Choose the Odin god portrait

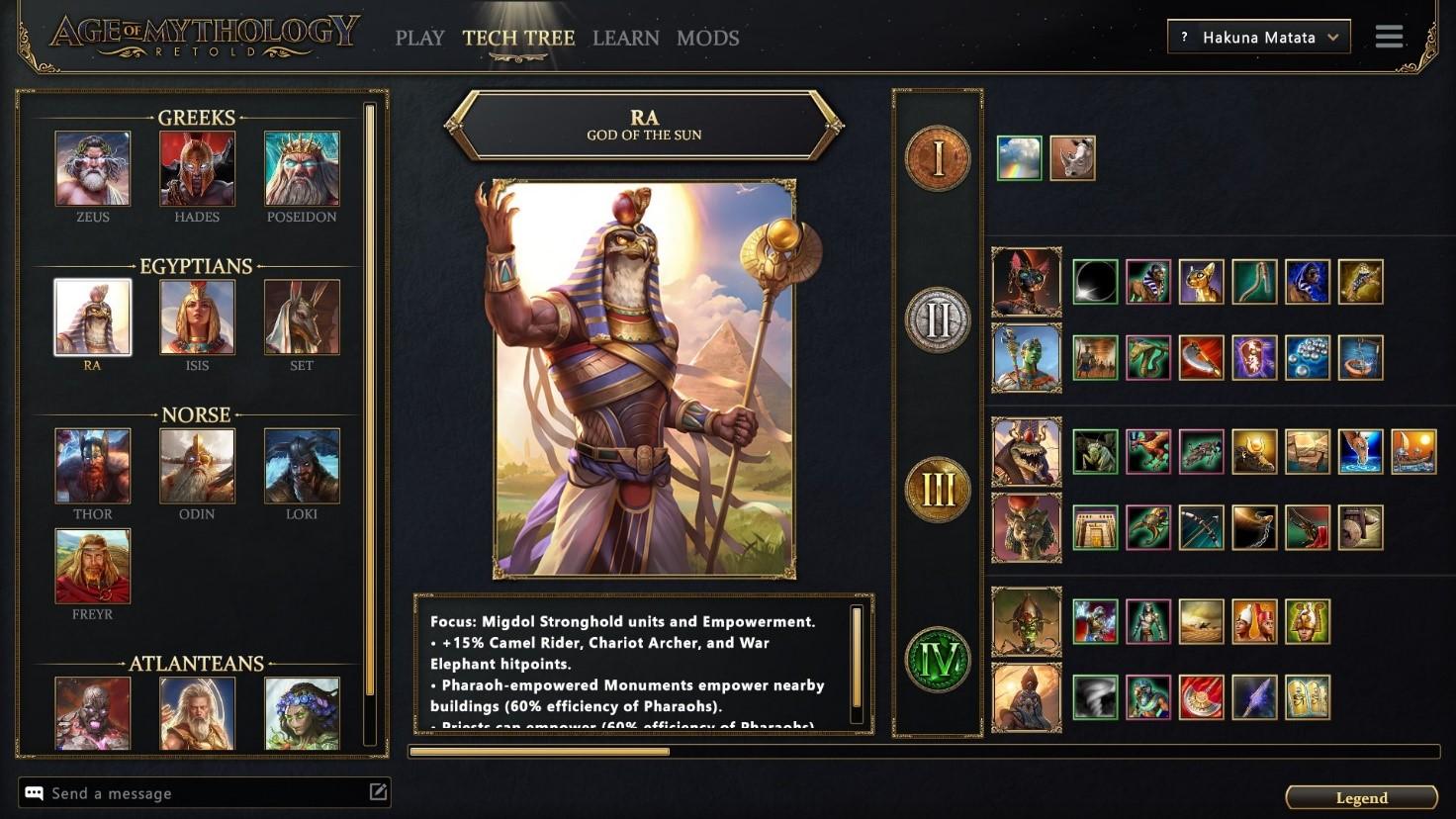tap(197, 466)
